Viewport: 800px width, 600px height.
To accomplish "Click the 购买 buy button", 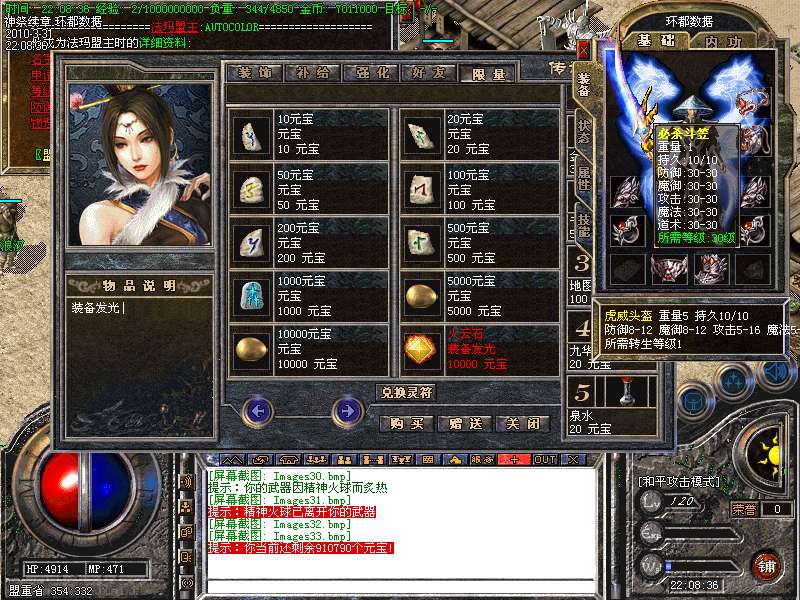I will point(407,423).
